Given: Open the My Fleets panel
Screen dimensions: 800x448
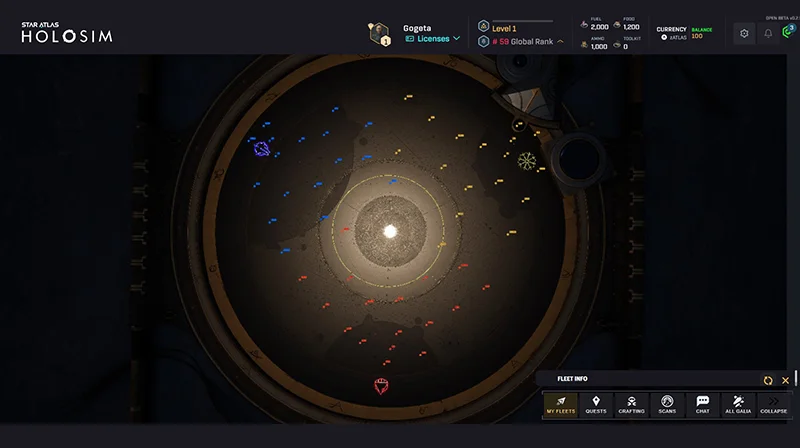Looking at the screenshot, I should point(560,404).
